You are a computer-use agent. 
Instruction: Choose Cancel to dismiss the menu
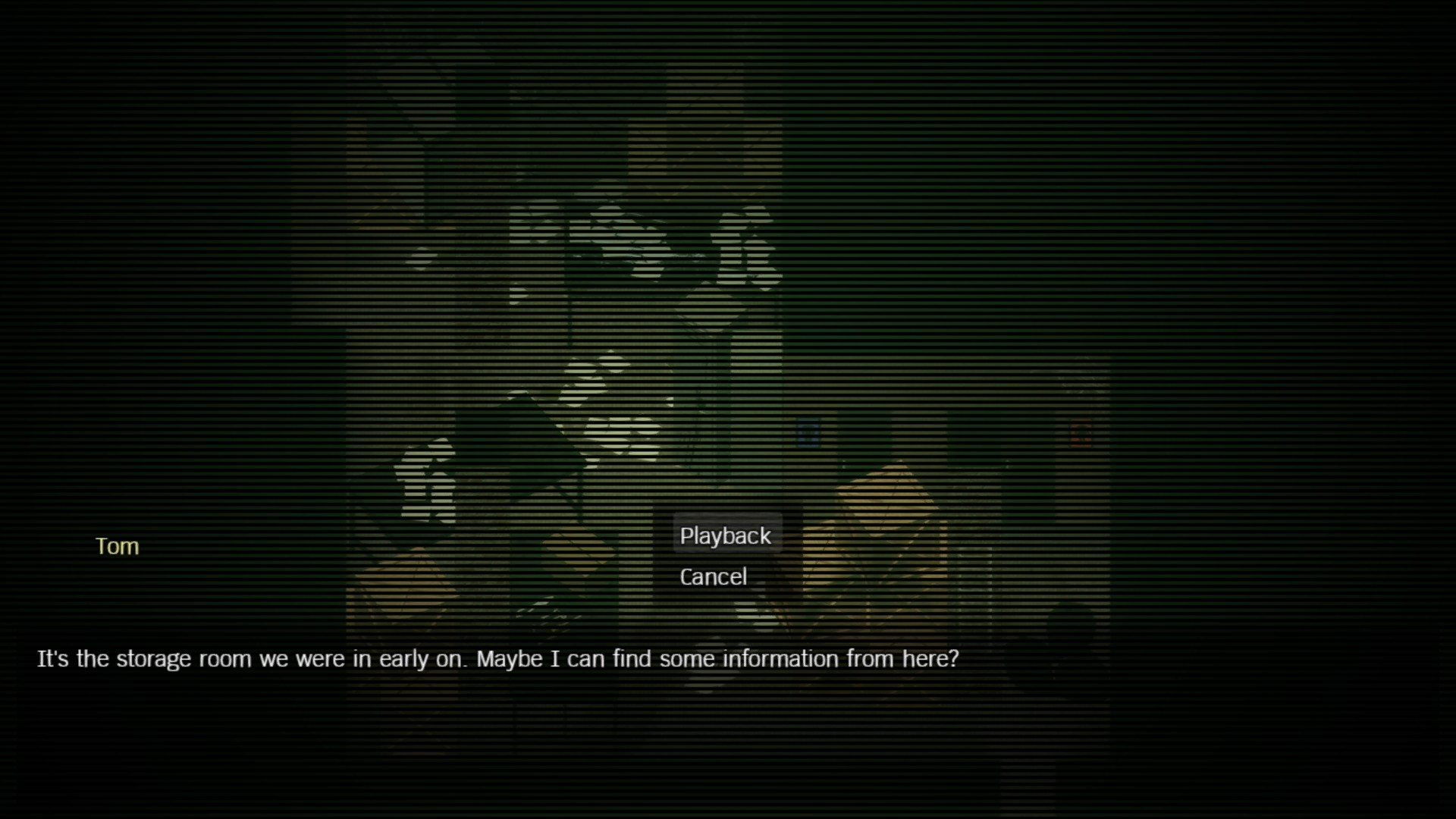[713, 576]
